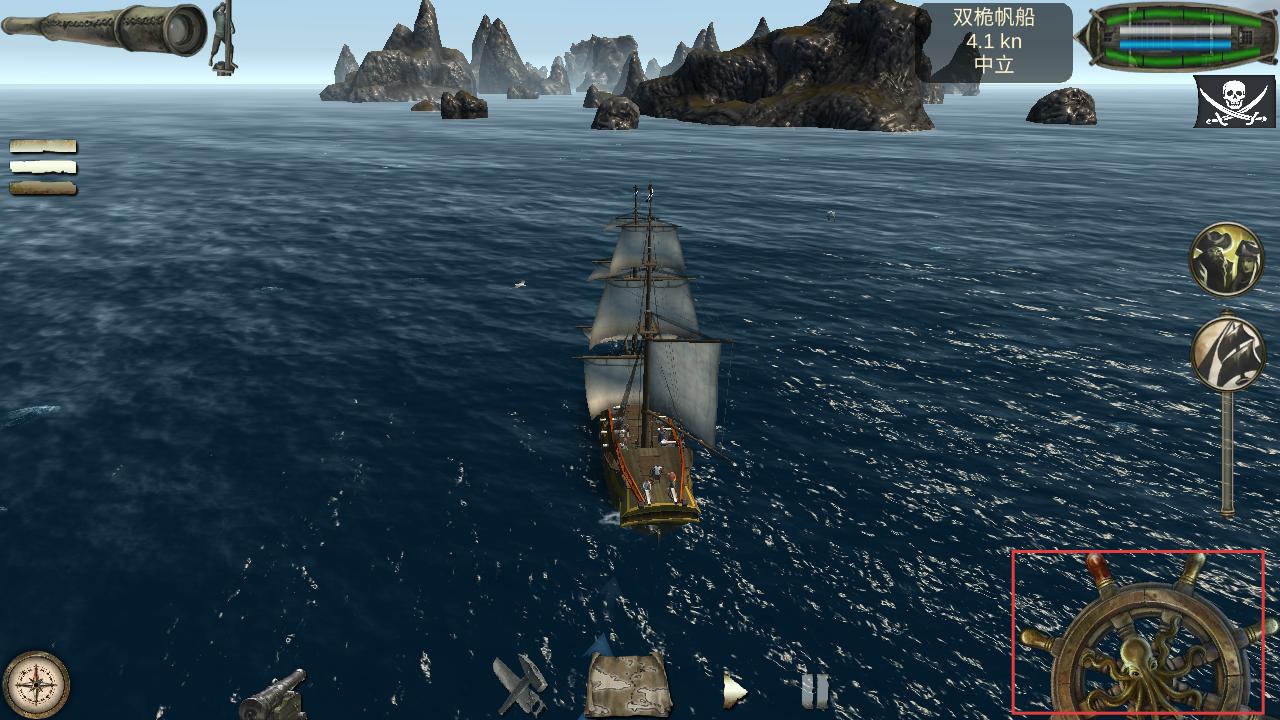
Task: Click the play arrow time-speed button
Action: pyautogui.click(x=735, y=690)
